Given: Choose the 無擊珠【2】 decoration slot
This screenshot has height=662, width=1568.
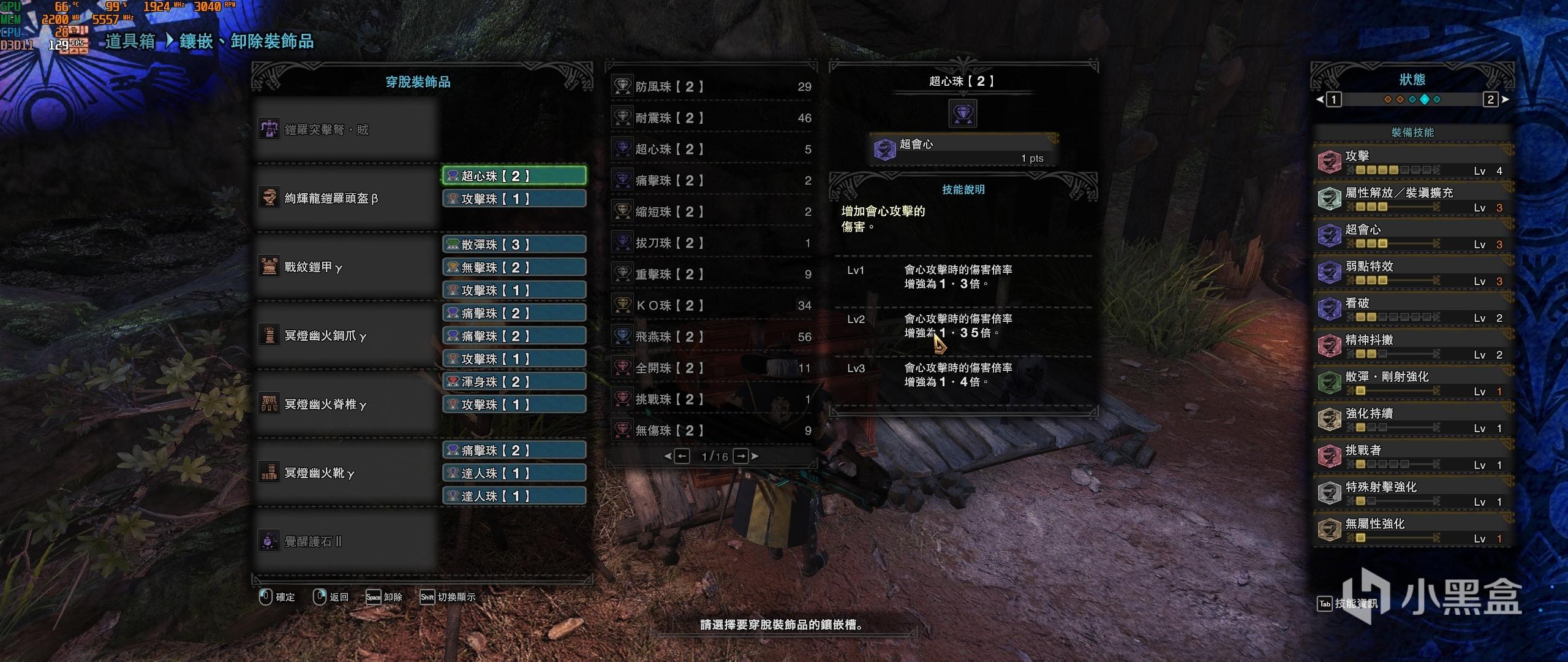Looking at the screenshot, I should 514,267.
